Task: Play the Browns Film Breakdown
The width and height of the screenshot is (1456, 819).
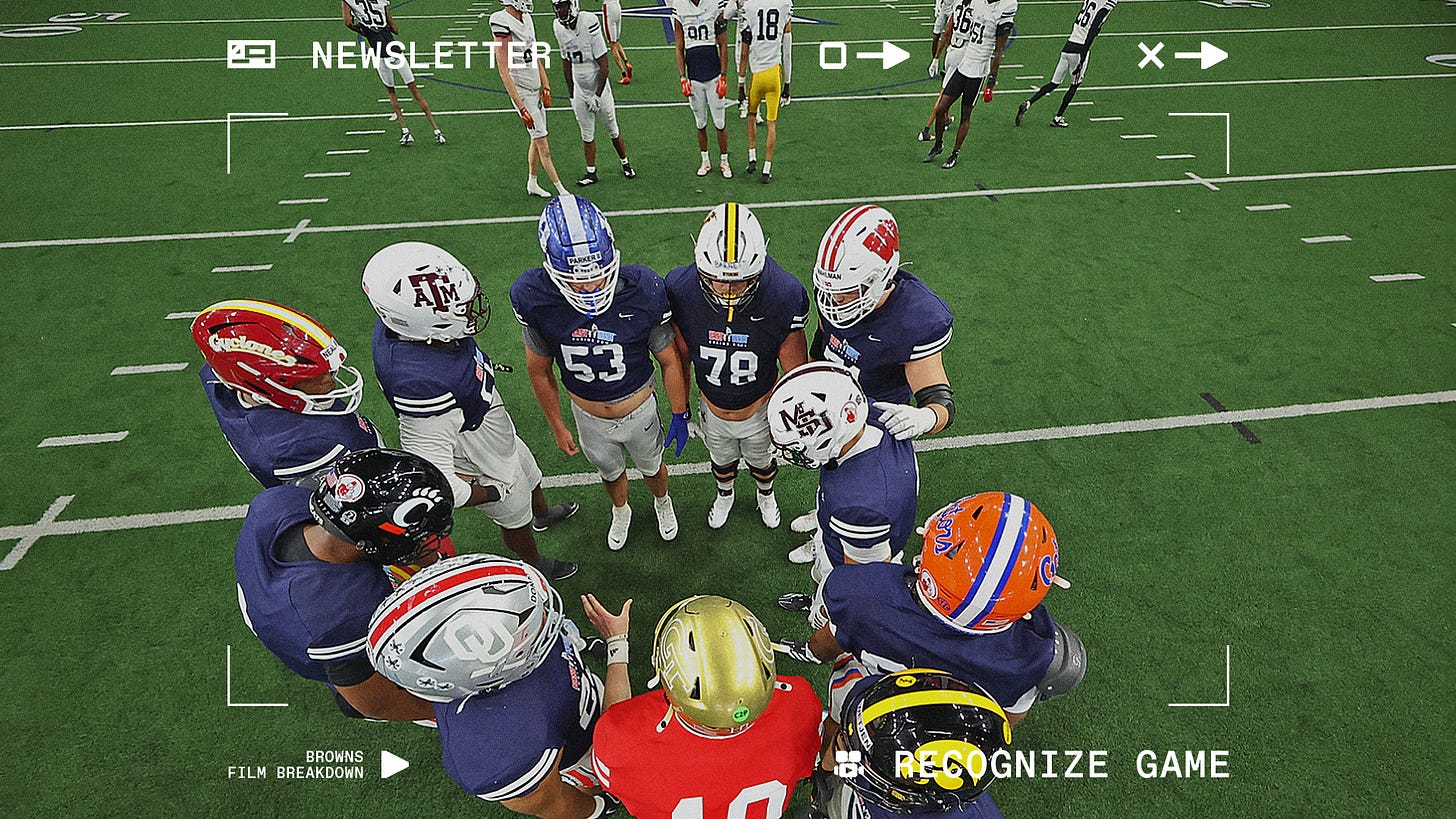Action: 395,765
